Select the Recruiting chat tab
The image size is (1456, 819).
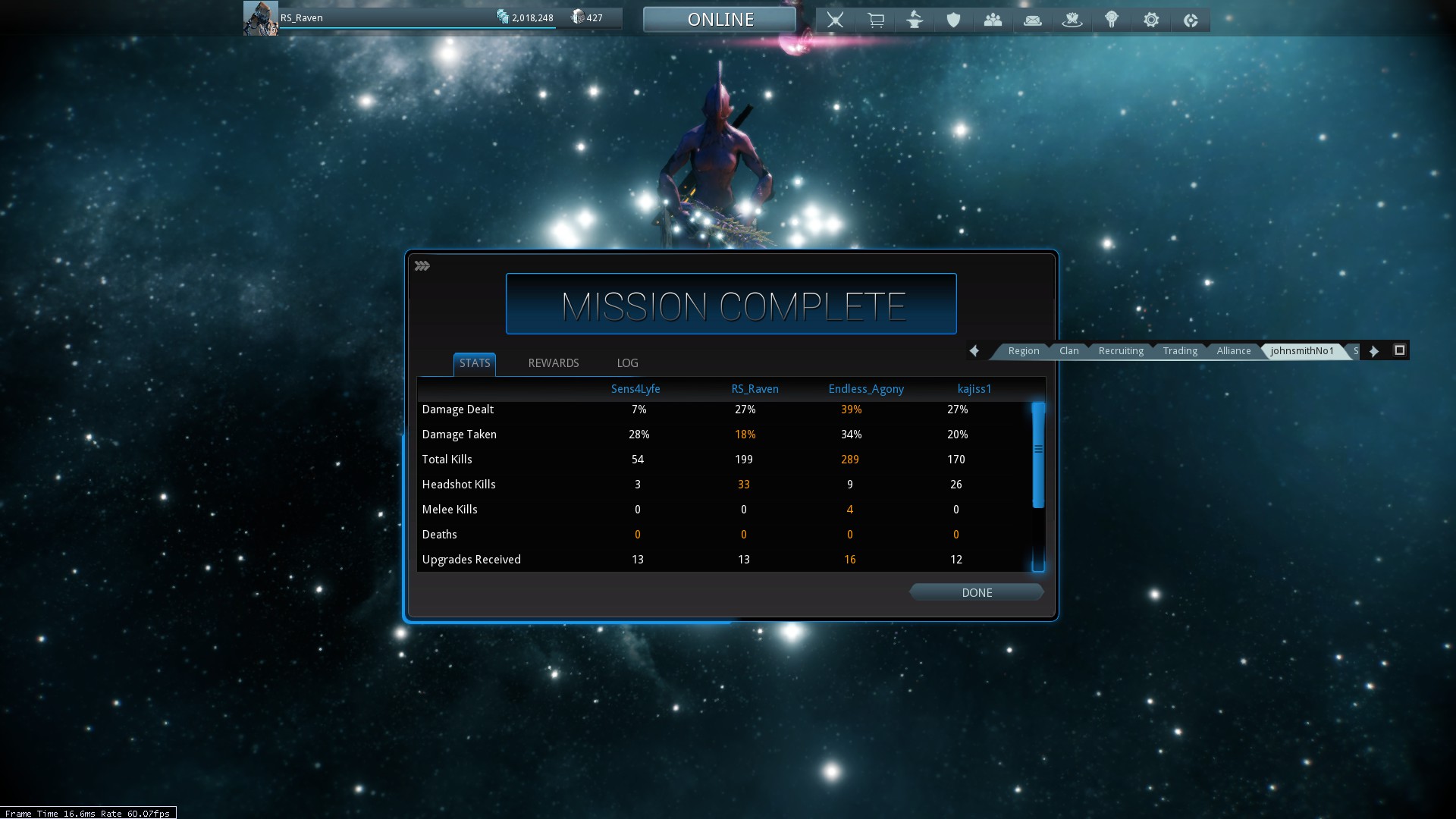1120,350
